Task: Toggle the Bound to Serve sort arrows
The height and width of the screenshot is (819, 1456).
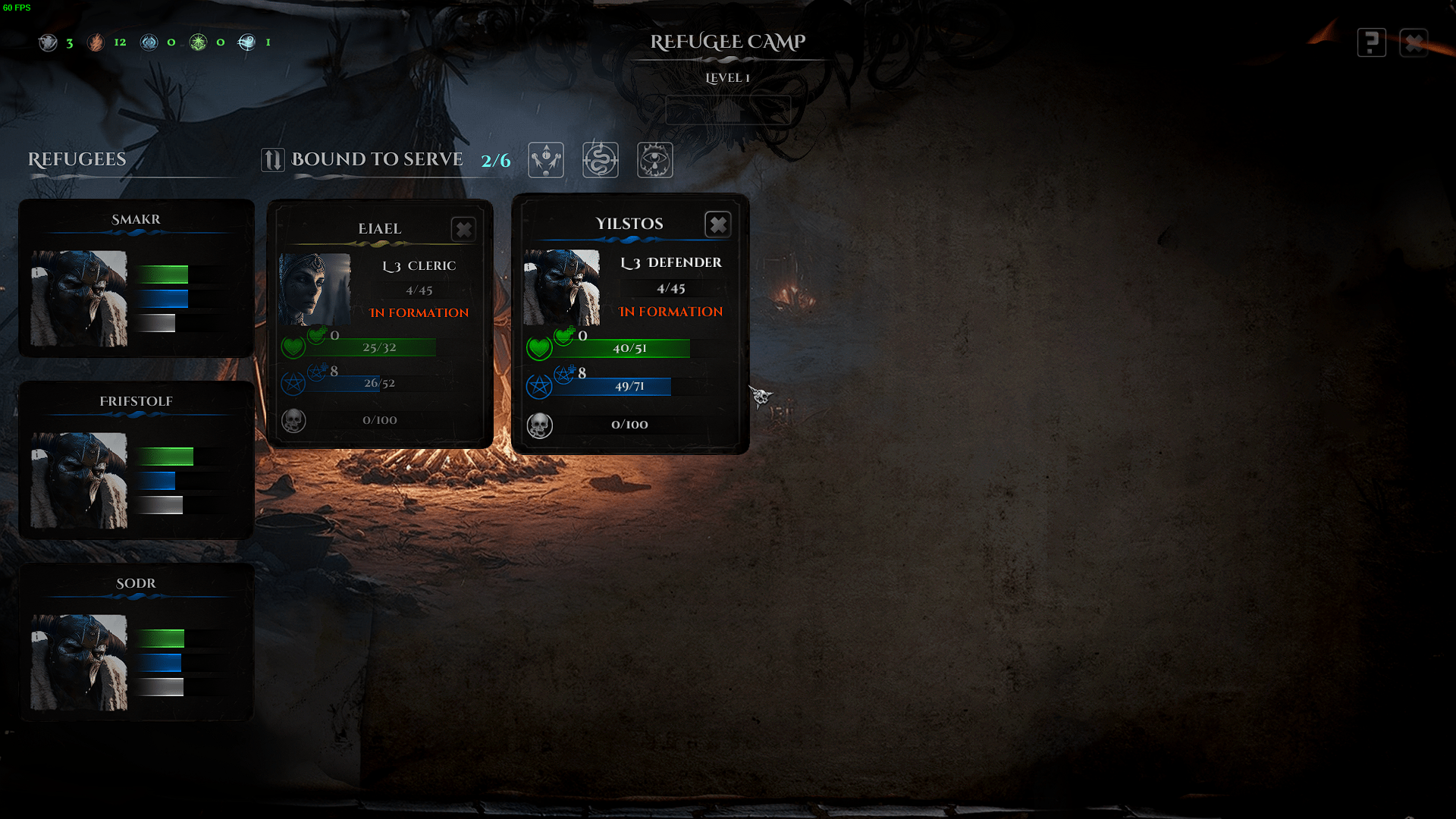Action: coord(273,160)
